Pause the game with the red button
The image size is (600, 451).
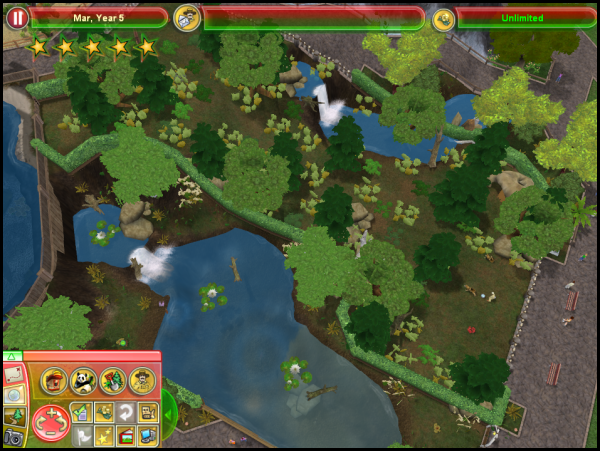(16, 17)
